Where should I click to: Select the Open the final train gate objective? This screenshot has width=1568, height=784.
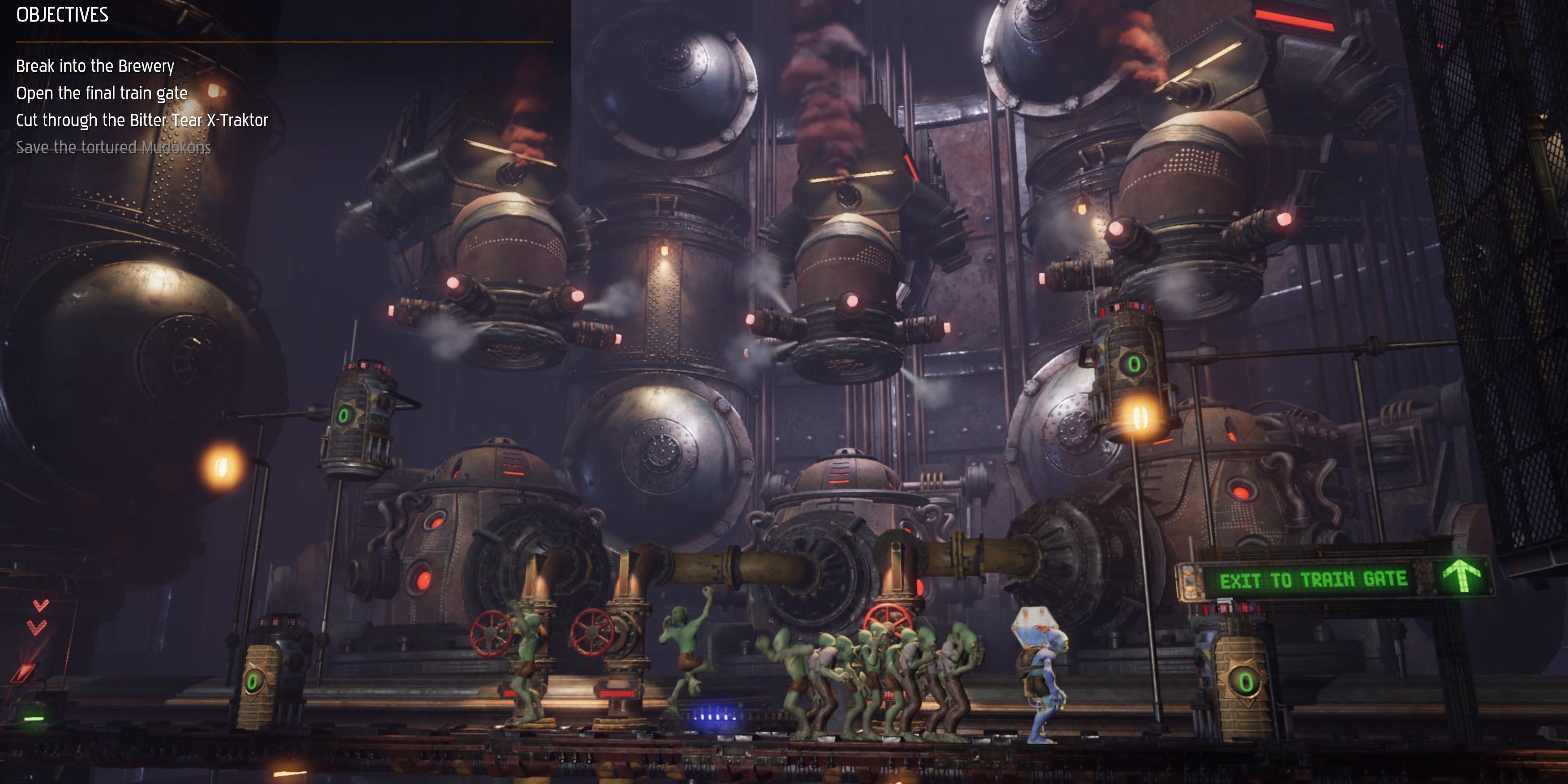click(x=101, y=94)
